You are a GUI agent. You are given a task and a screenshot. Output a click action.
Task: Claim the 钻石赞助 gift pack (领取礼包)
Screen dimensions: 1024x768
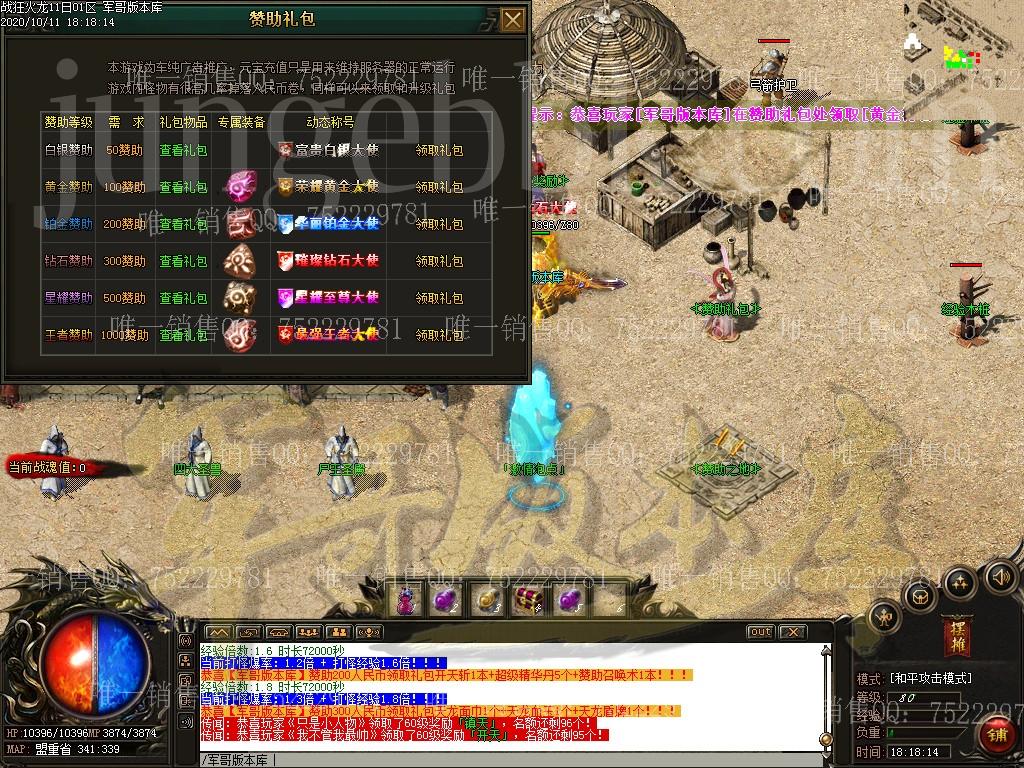coord(439,261)
